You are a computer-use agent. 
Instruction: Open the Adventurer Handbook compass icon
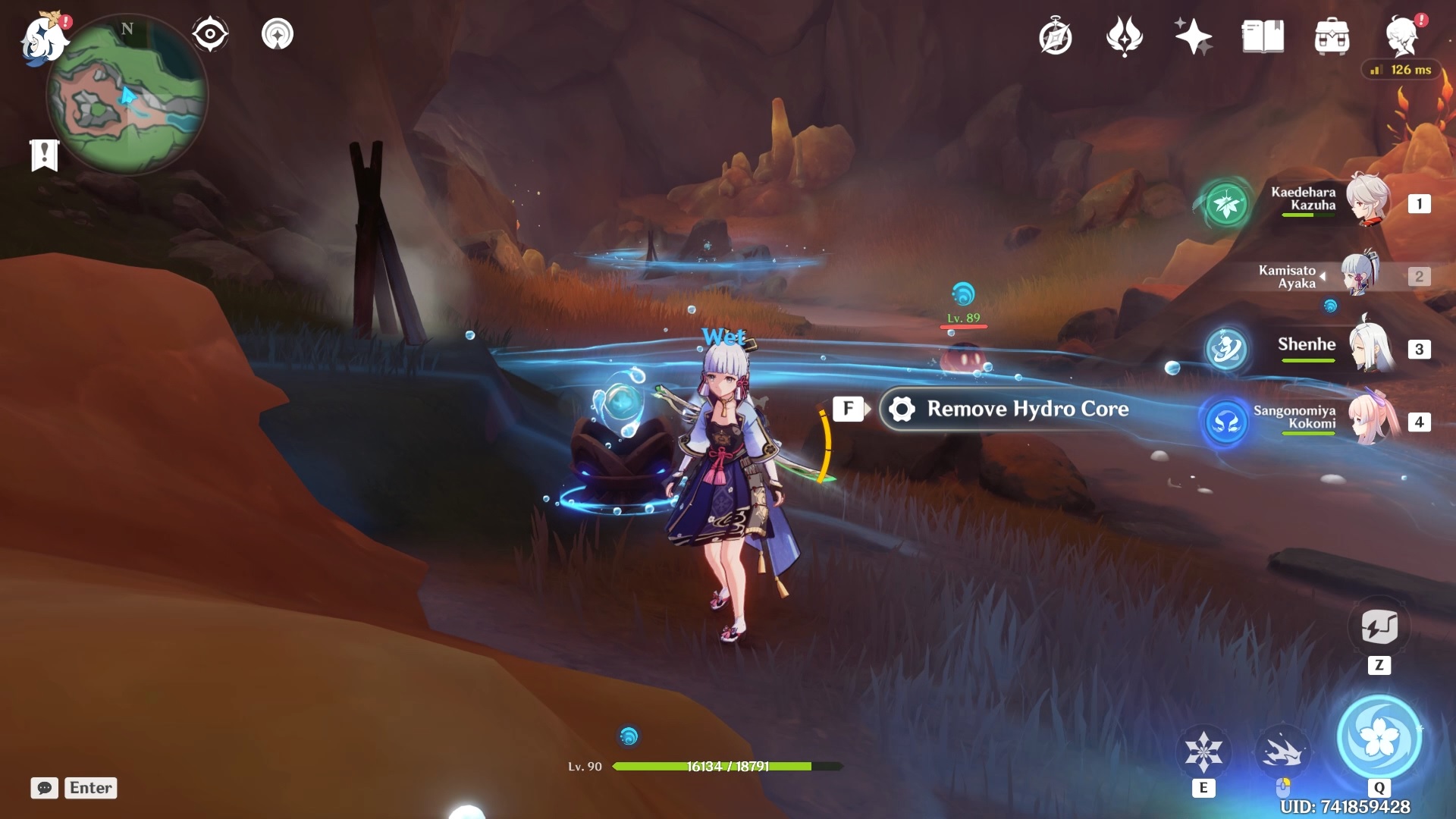point(1055,36)
